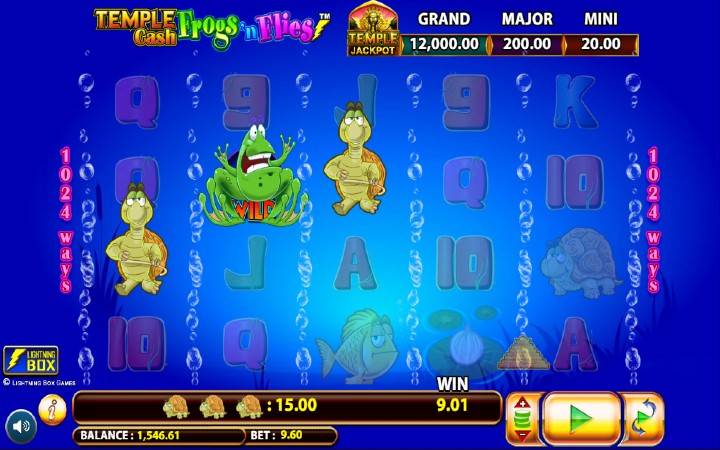The image size is (720, 450).
Task: Adjust the bet with the coin stack button
Action: tap(523, 418)
